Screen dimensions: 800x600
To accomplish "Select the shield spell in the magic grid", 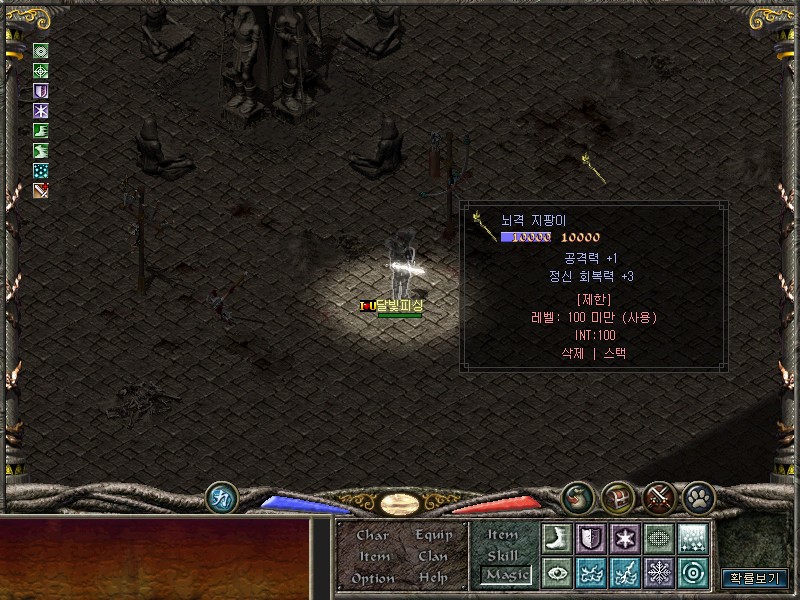I will tap(591, 538).
